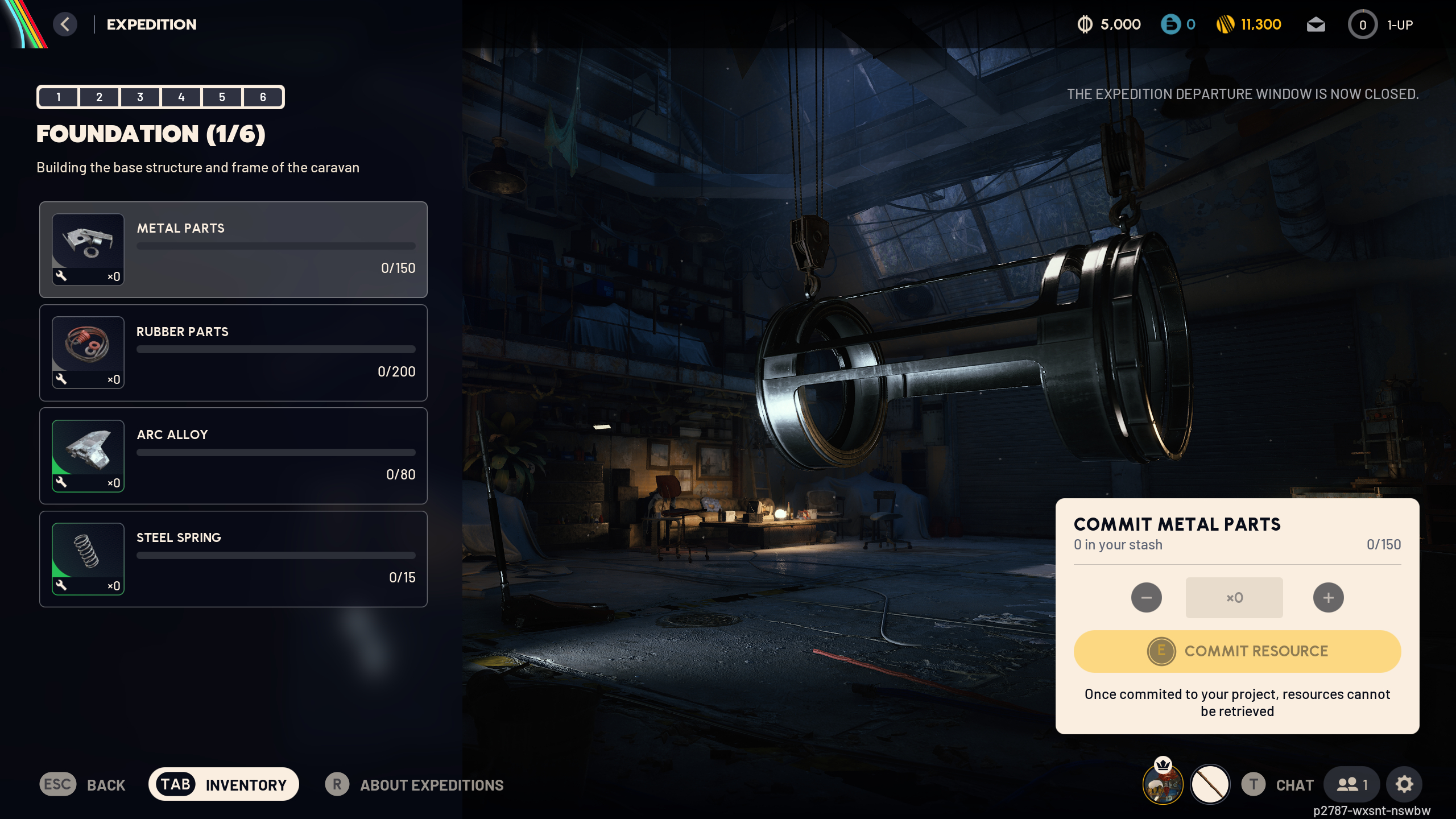Open ABOUT EXPEDITIONS at the bottom
This screenshot has height=819, width=1456.
click(x=430, y=785)
